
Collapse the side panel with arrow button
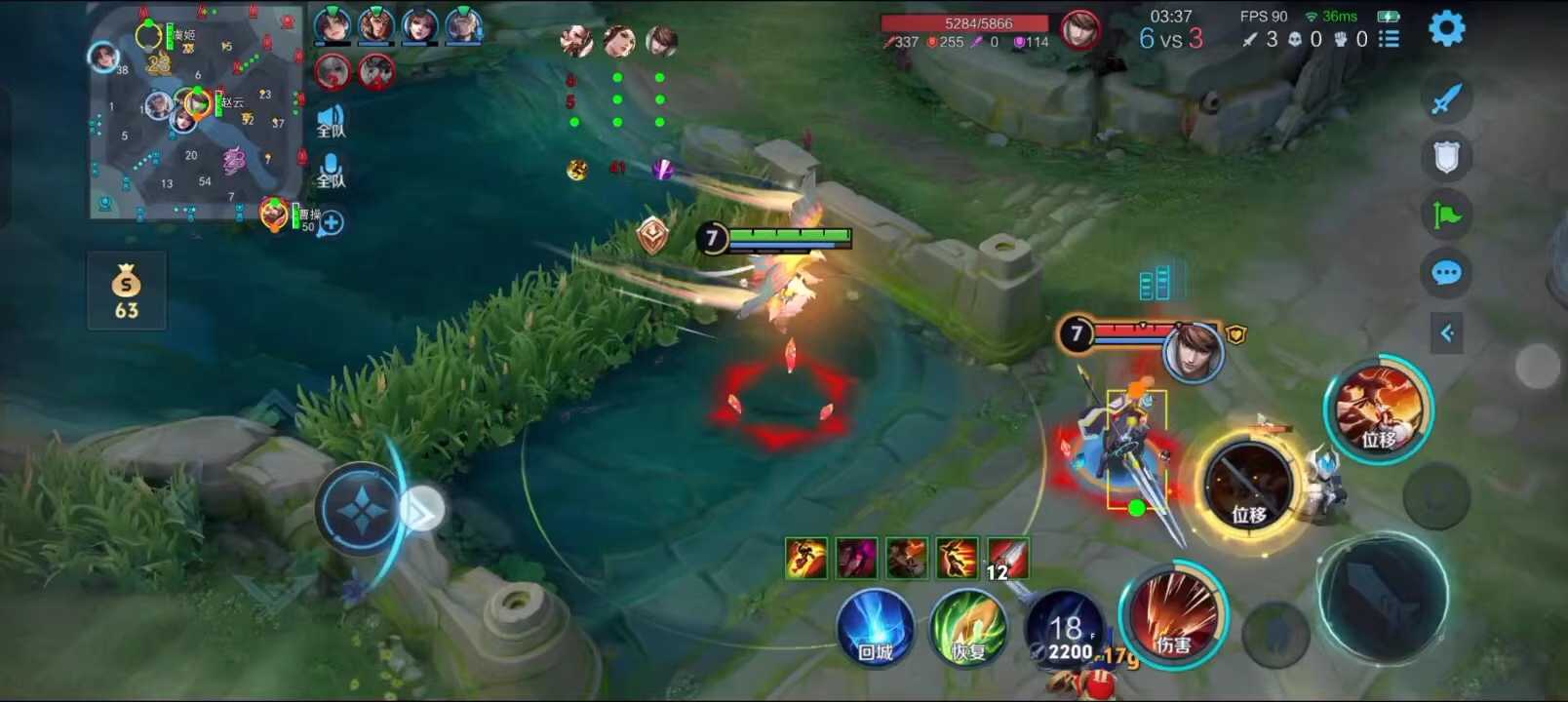point(1446,333)
